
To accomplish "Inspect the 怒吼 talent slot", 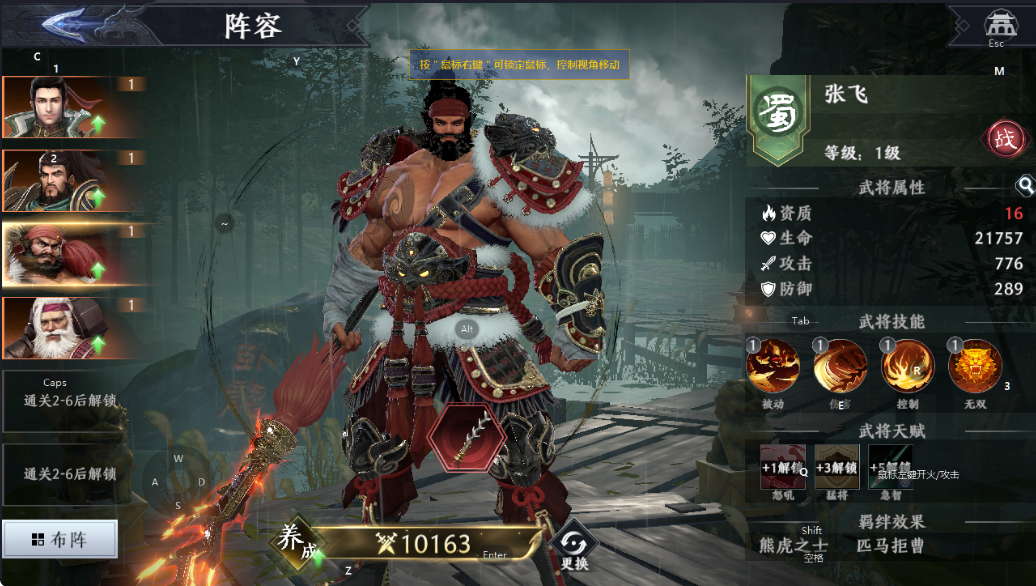I will 783,466.
